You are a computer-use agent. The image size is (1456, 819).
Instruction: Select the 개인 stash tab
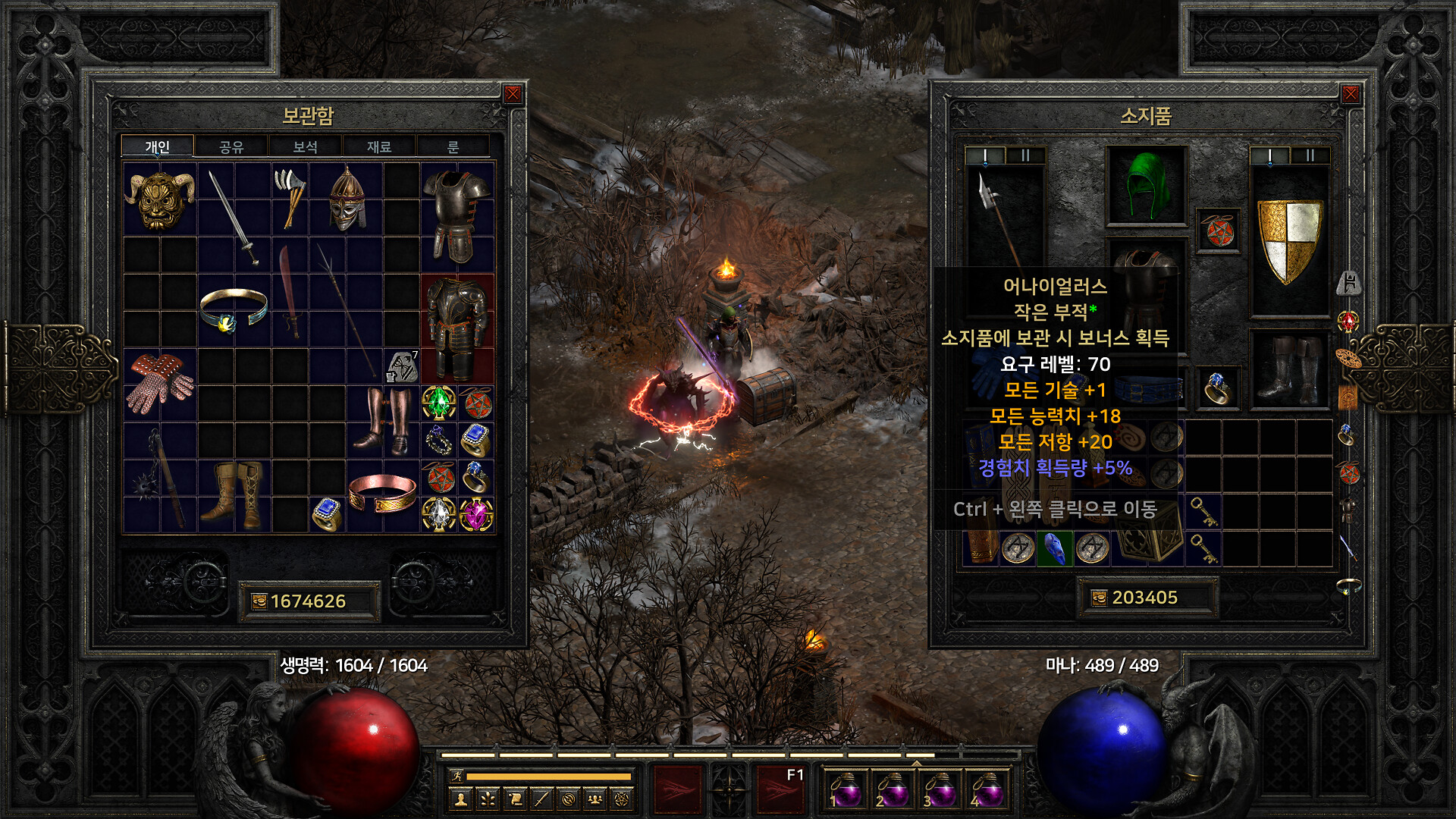(x=158, y=146)
